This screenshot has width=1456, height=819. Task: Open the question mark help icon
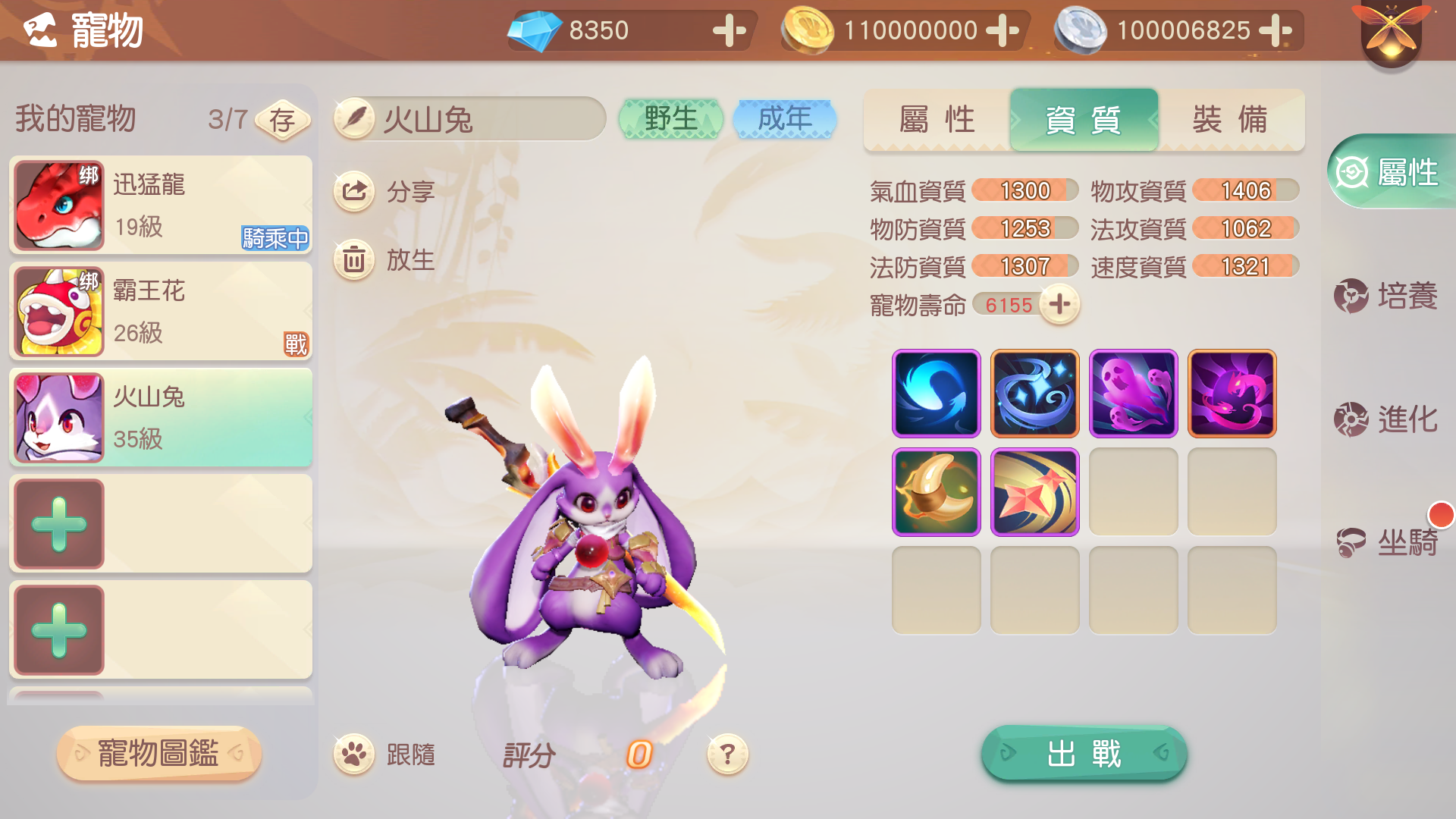pos(727,753)
